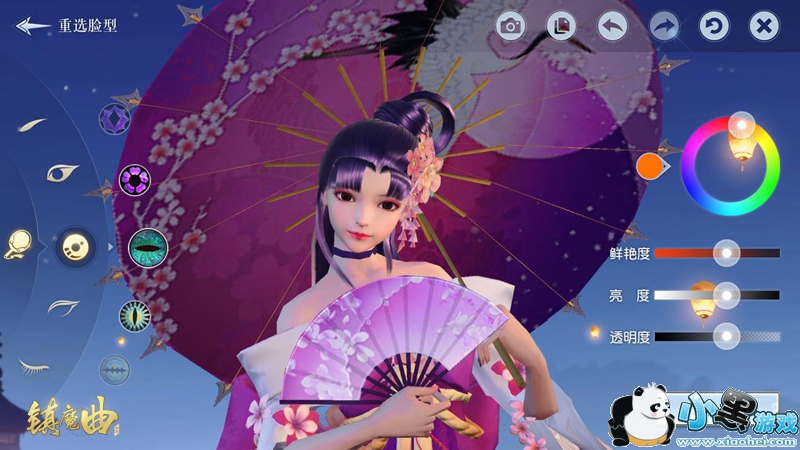Open the head profile category
The image size is (800, 450).
coord(17,243)
